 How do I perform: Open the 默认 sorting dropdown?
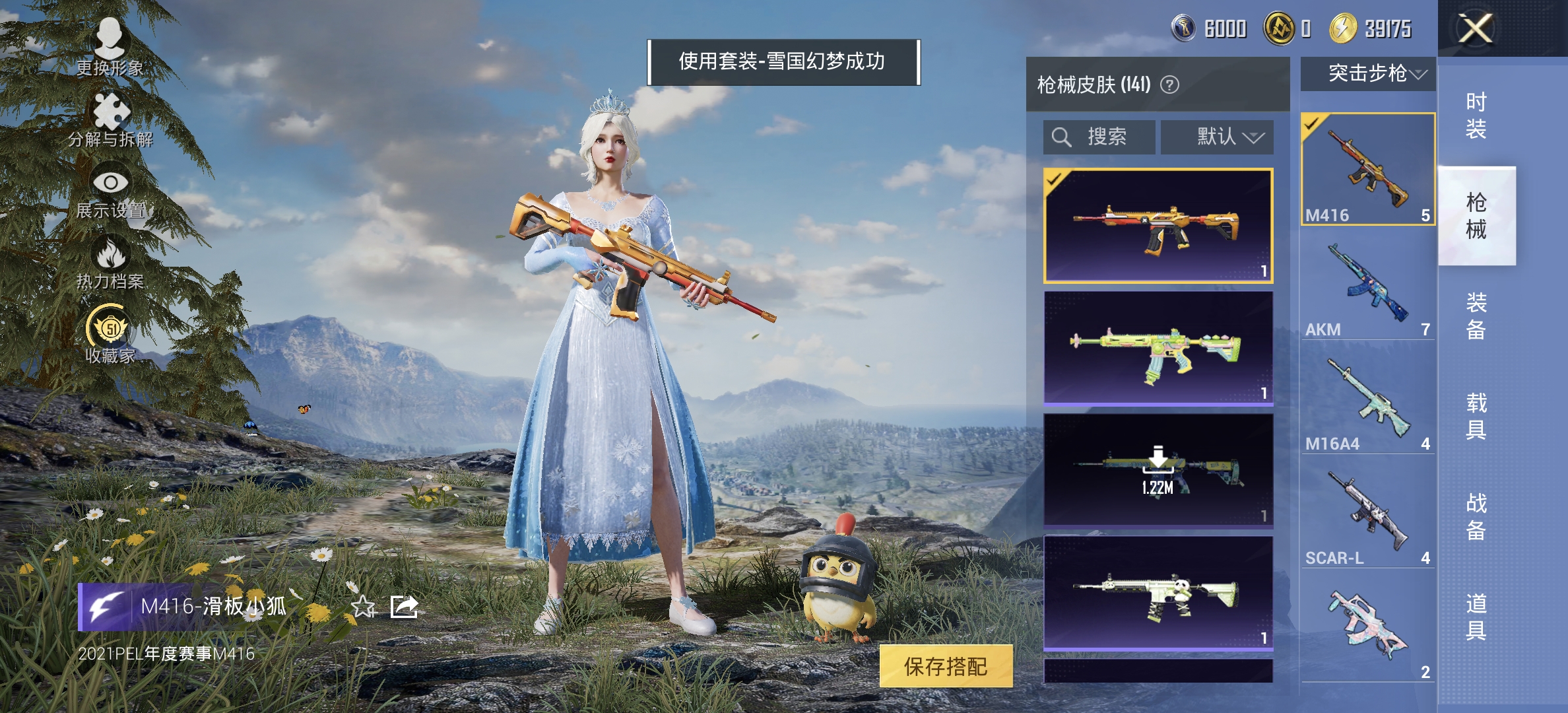tap(1218, 137)
